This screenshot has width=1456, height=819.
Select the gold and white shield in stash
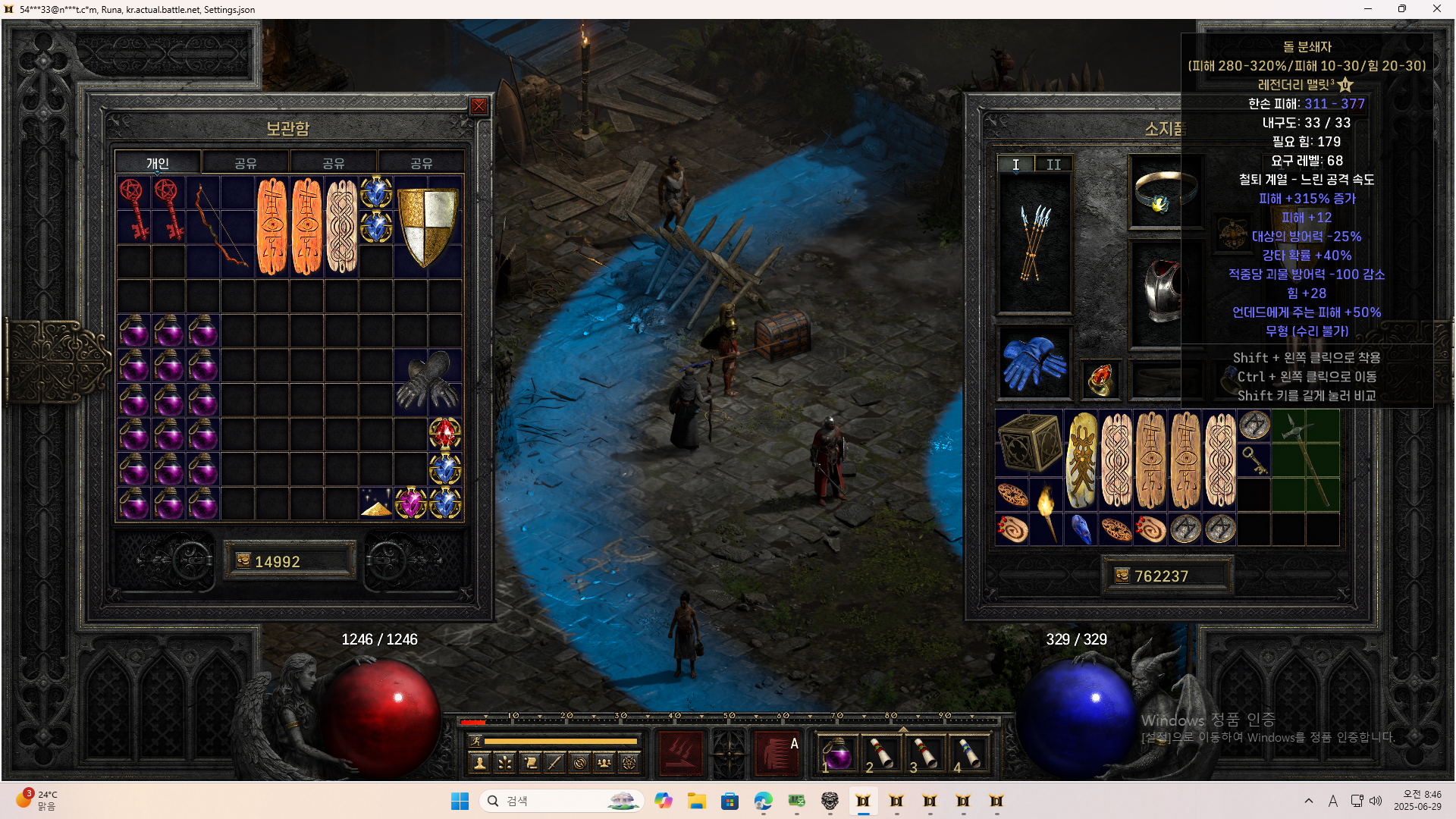[427, 227]
